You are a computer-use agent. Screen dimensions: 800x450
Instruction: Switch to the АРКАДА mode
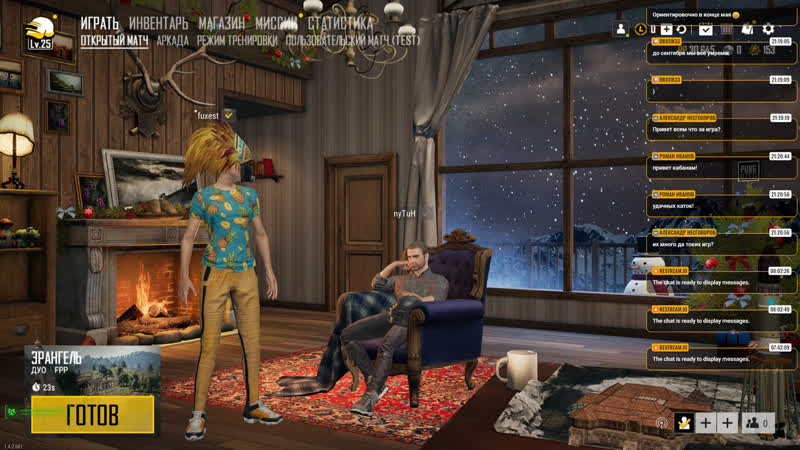[172, 41]
